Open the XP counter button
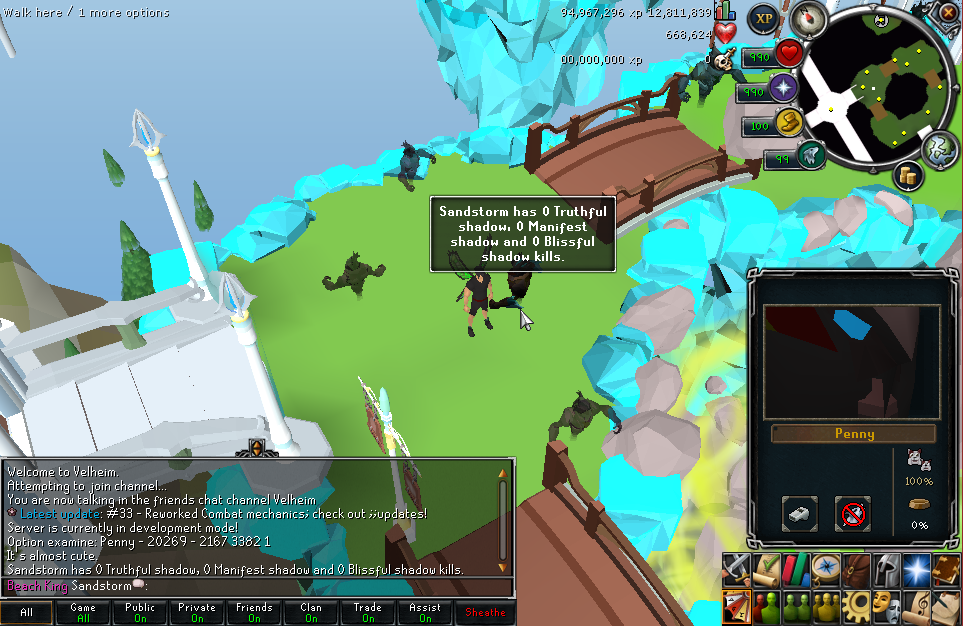963x626 pixels. 765,18
